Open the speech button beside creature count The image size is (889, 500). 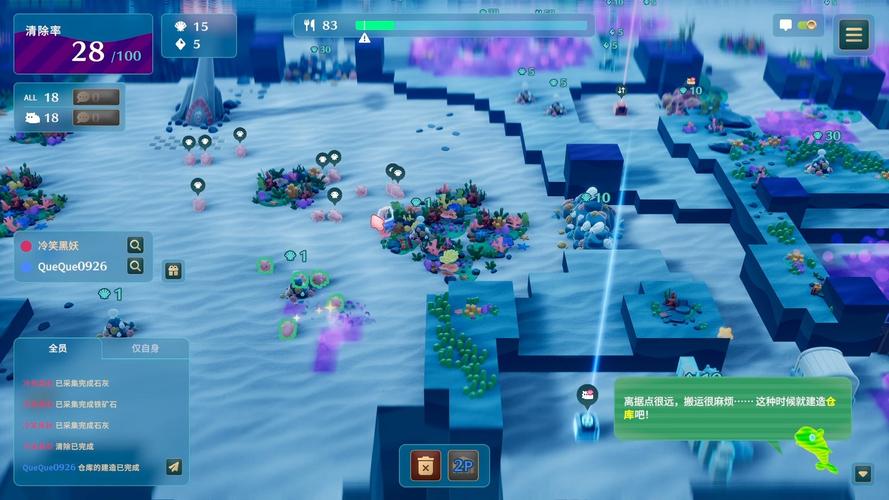[97, 118]
